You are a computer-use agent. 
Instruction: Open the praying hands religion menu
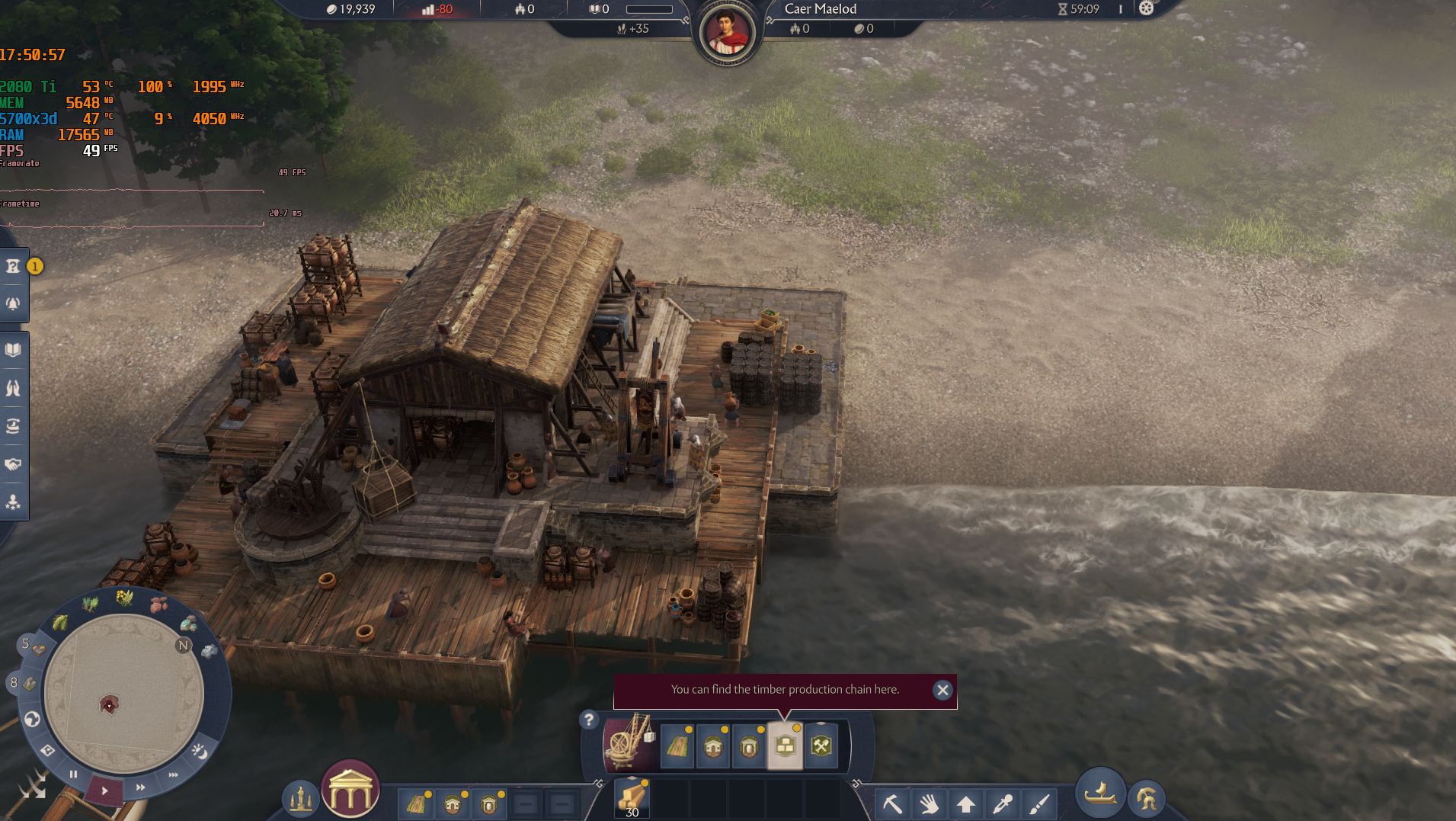tap(14, 388)
